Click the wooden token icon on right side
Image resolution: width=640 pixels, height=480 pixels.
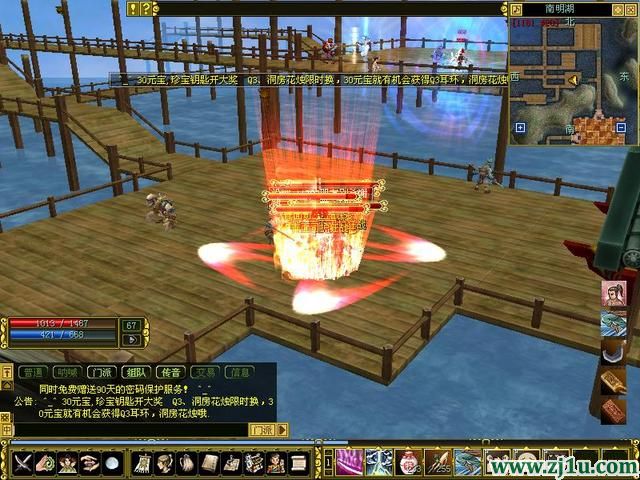click(613, 382)
